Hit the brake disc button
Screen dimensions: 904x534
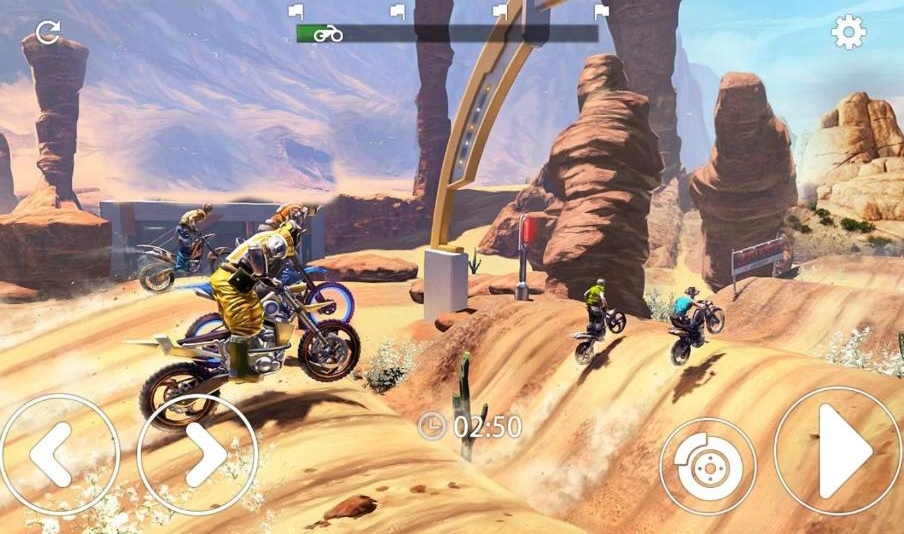[x=708, y=466]
